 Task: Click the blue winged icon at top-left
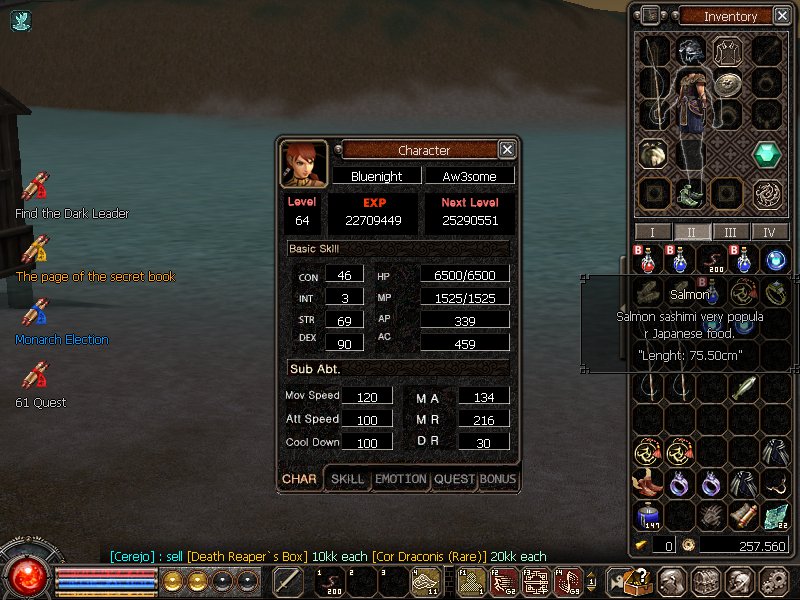21,19
